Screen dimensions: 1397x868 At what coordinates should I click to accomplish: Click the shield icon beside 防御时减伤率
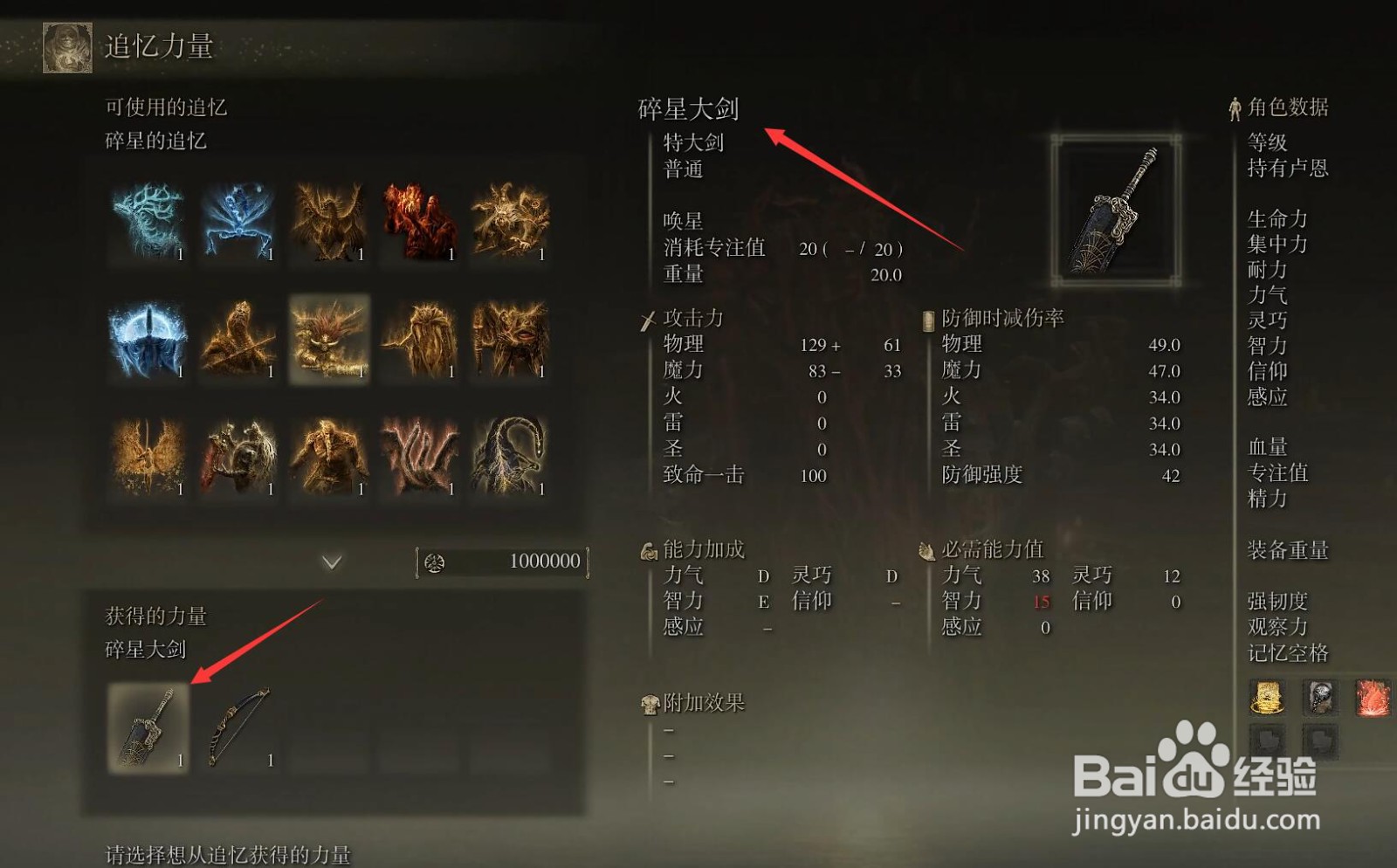click(927, 320)
